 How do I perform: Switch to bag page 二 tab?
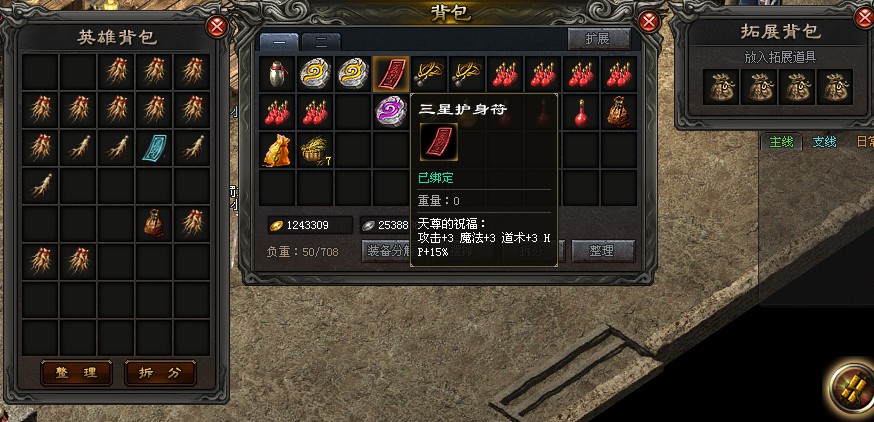[320, 42]
